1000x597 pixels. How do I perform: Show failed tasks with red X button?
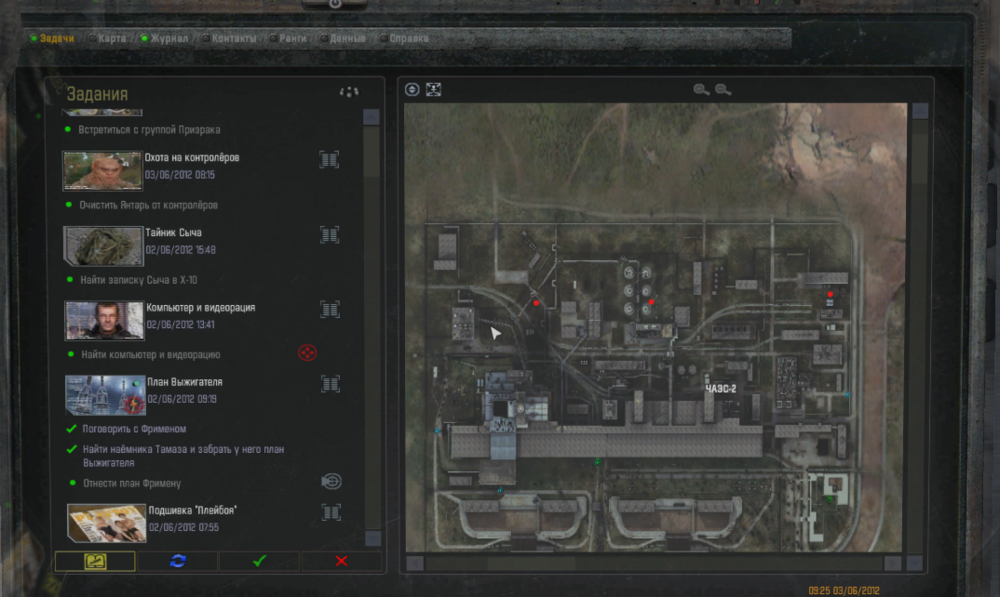point(341,561)
